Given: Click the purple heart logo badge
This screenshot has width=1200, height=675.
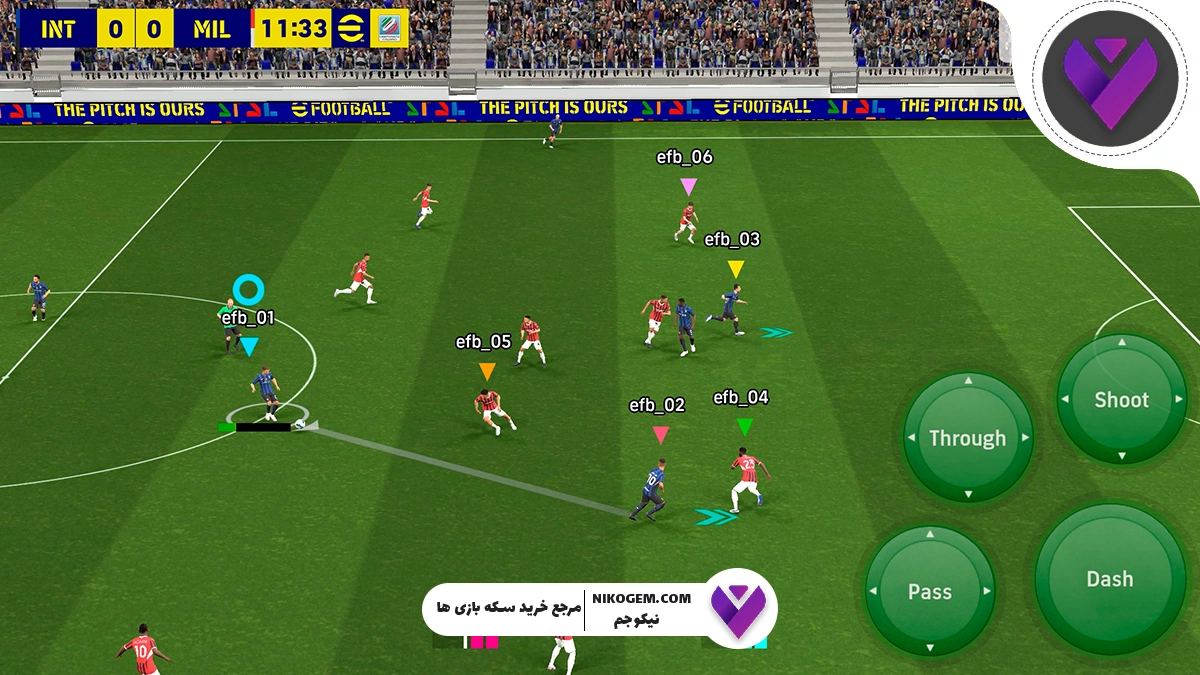Looking at the screenshot, I should coord(1108,84).
